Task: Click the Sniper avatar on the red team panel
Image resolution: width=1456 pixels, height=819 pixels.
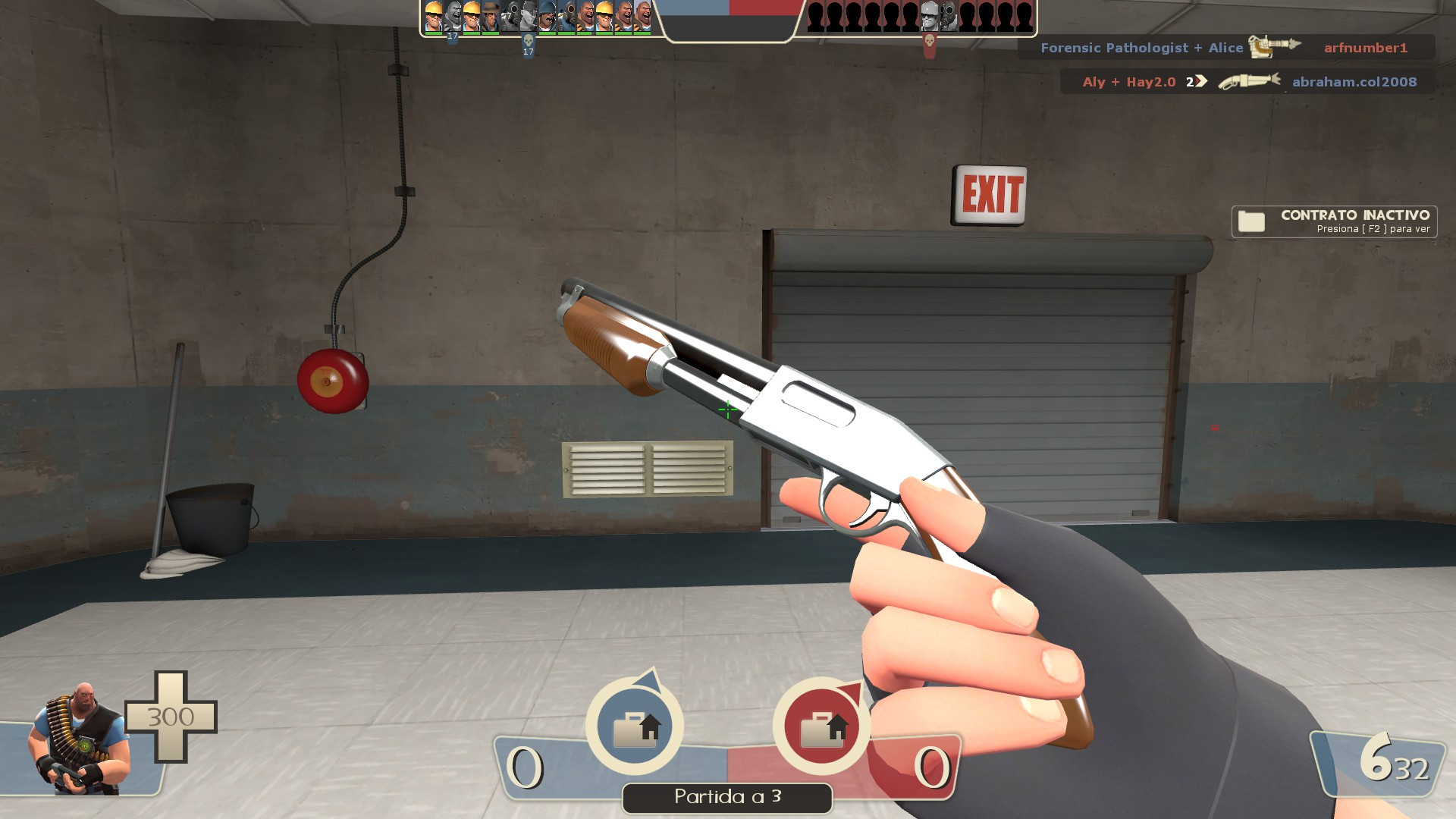Action: [929, 17]
